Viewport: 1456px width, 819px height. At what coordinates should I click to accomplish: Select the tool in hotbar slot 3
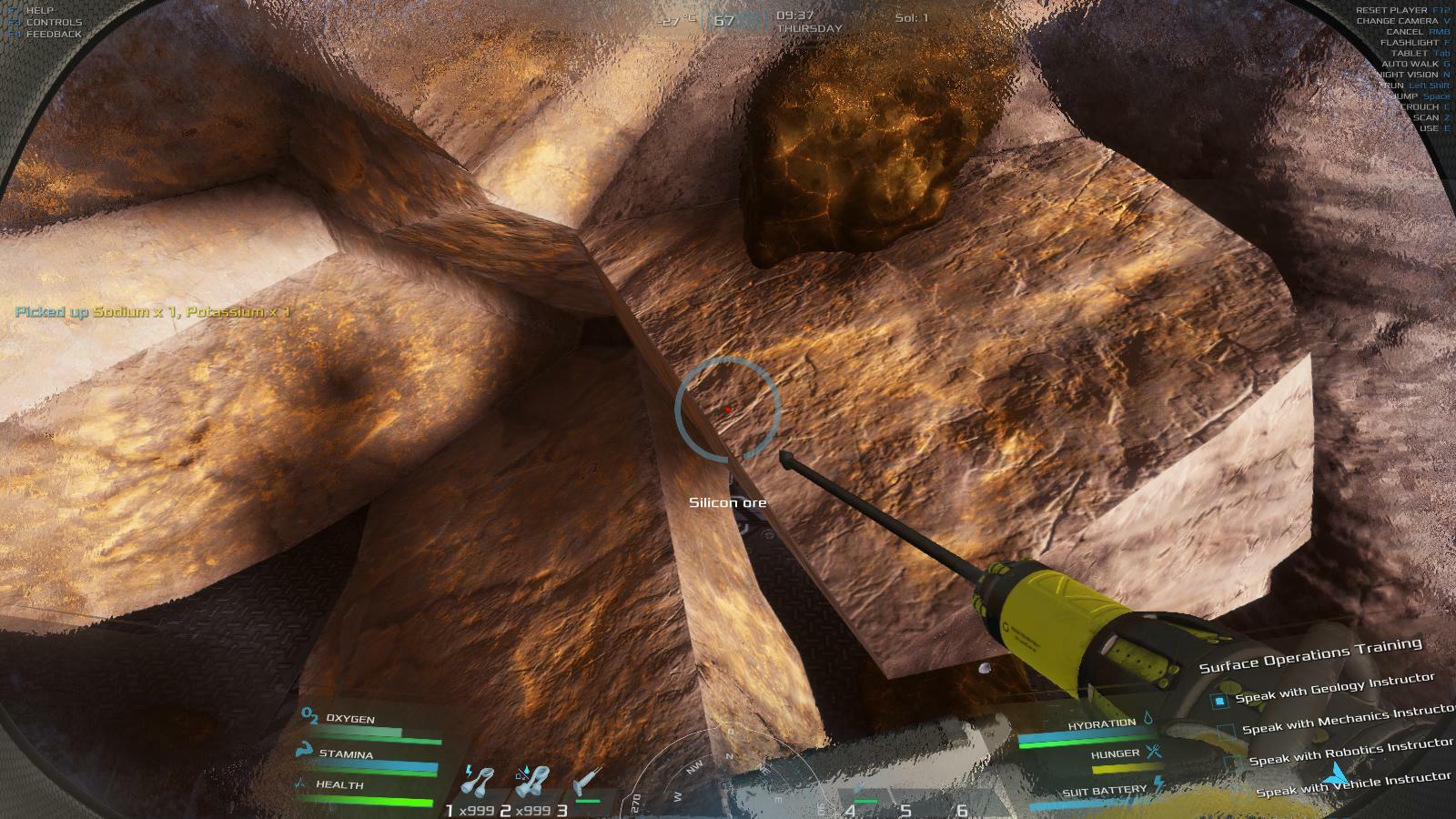click(588, 783)
